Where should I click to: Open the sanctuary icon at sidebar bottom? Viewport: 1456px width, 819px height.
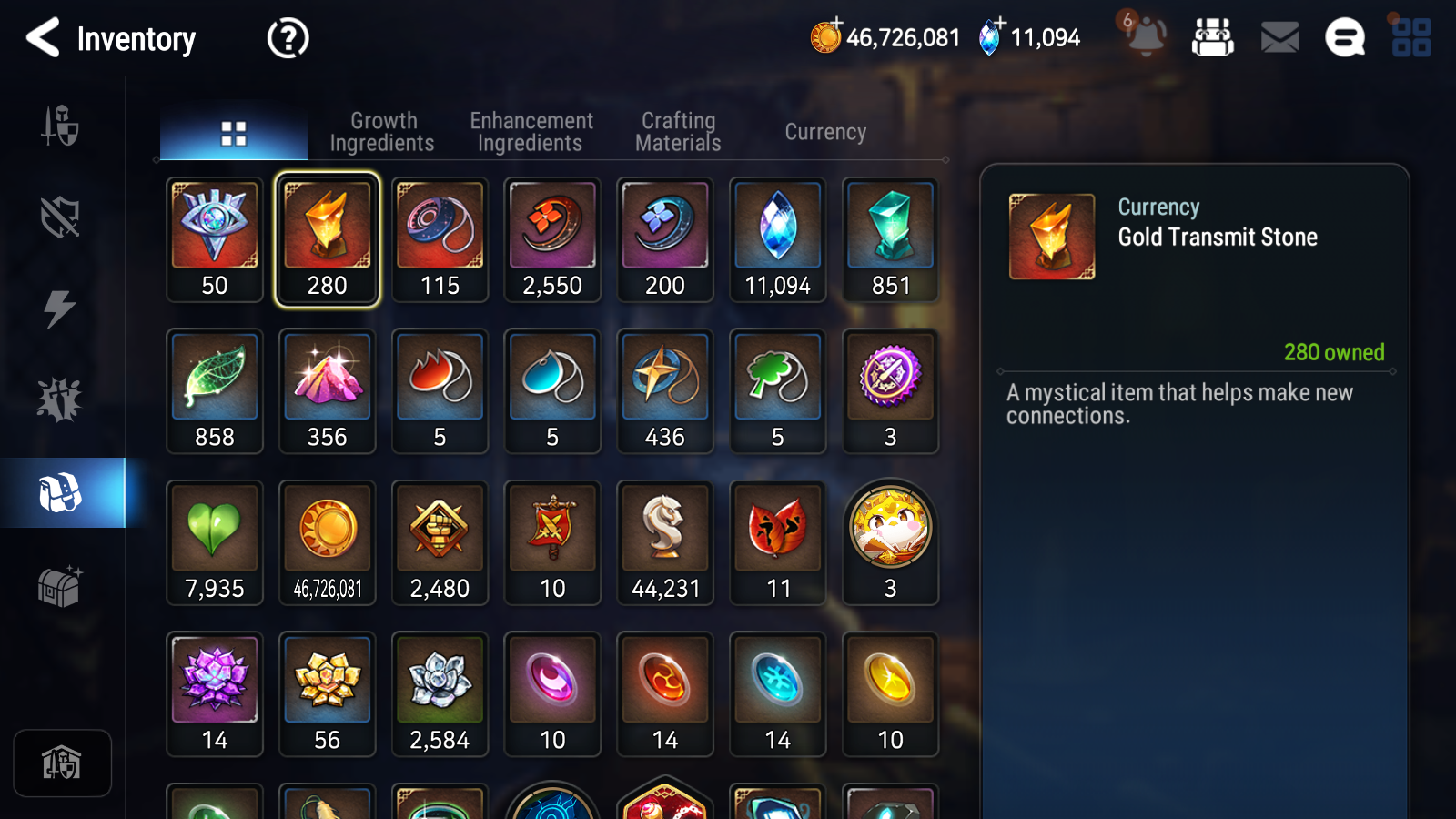(x=61, y=763)
